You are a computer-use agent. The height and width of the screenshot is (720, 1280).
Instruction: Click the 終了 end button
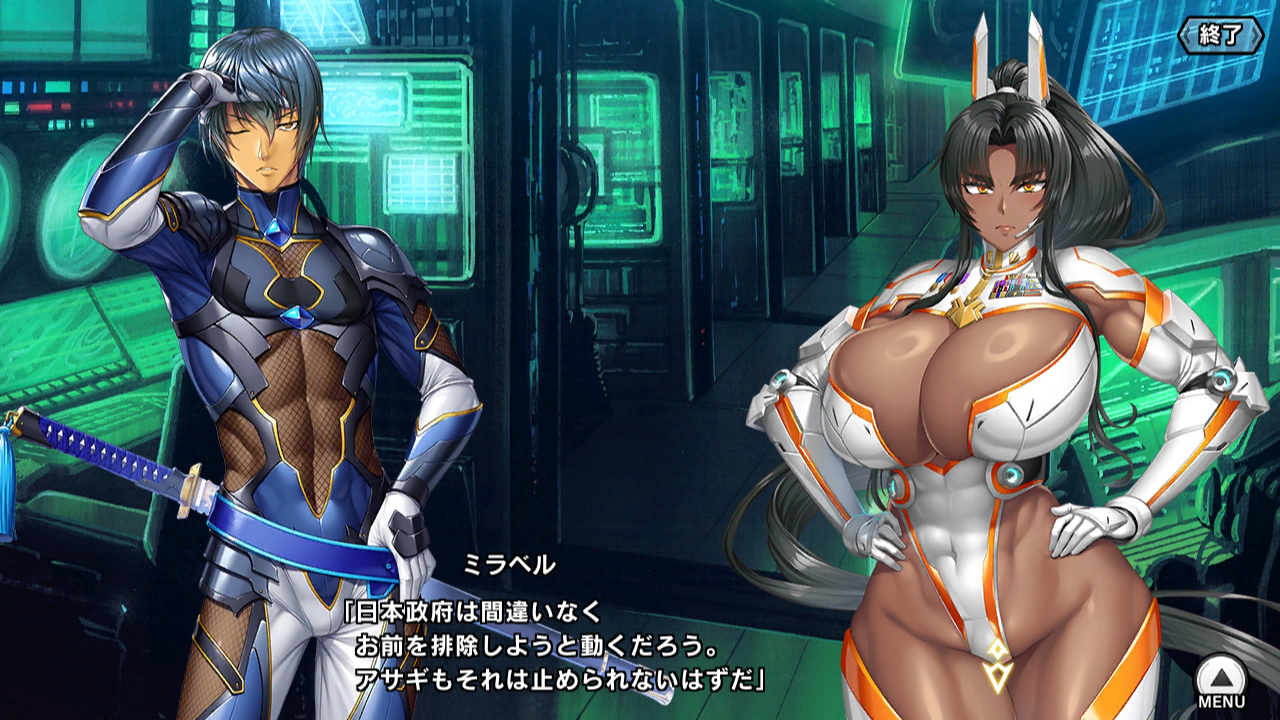point(1220,36)
